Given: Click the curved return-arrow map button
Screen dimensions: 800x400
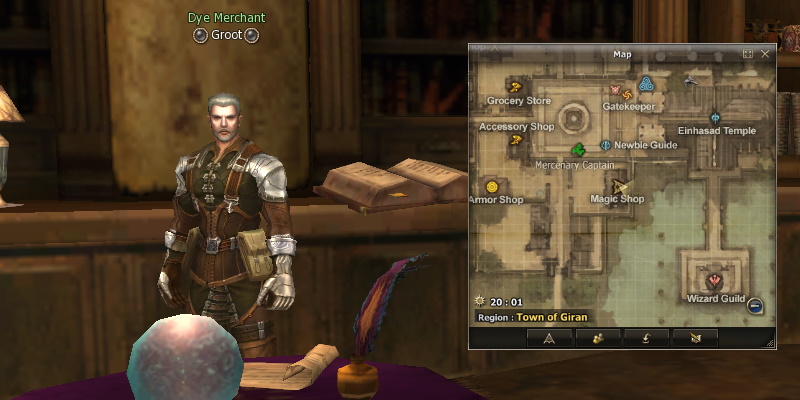Looking at the screenshot, I should click(646, 338).
